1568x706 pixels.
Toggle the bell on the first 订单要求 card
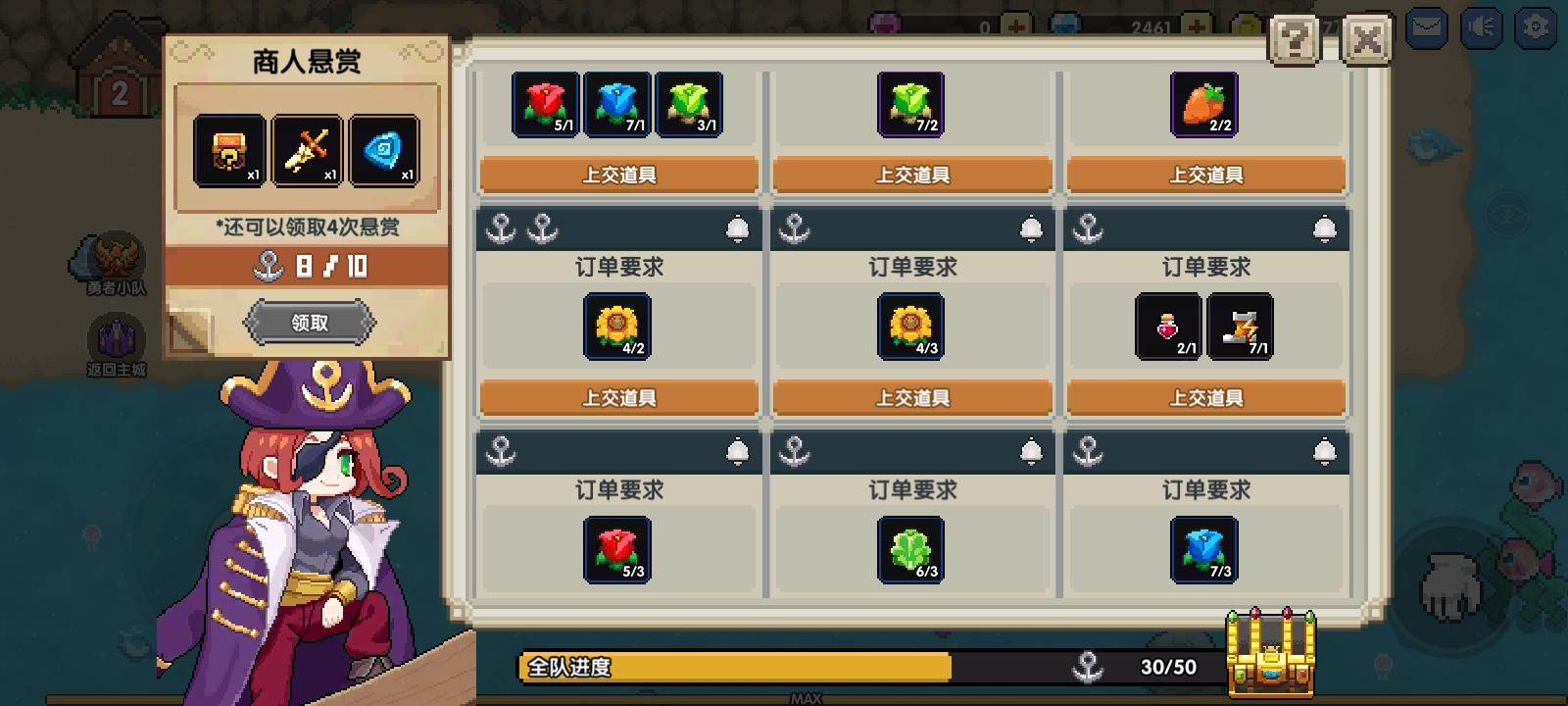click(739, 227)
